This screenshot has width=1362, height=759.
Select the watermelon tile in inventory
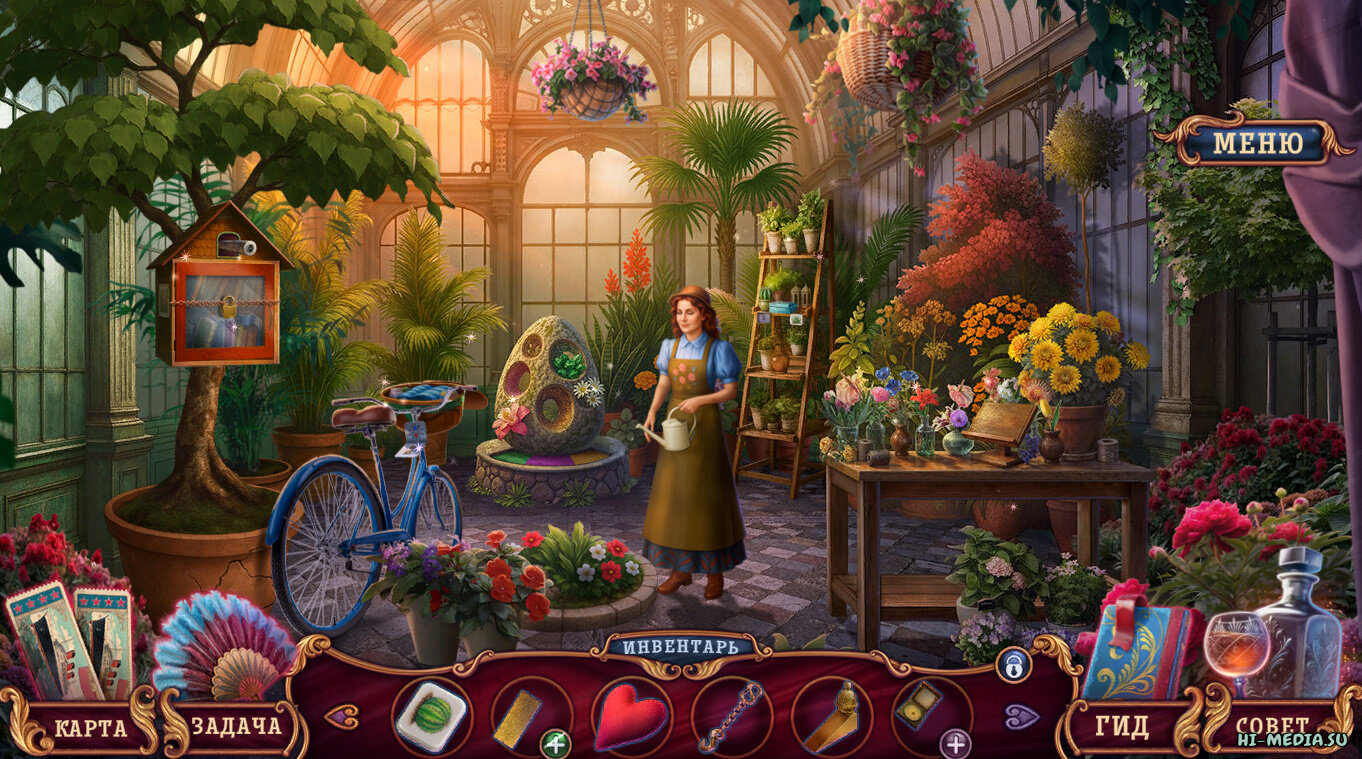(x=431, y=716)
